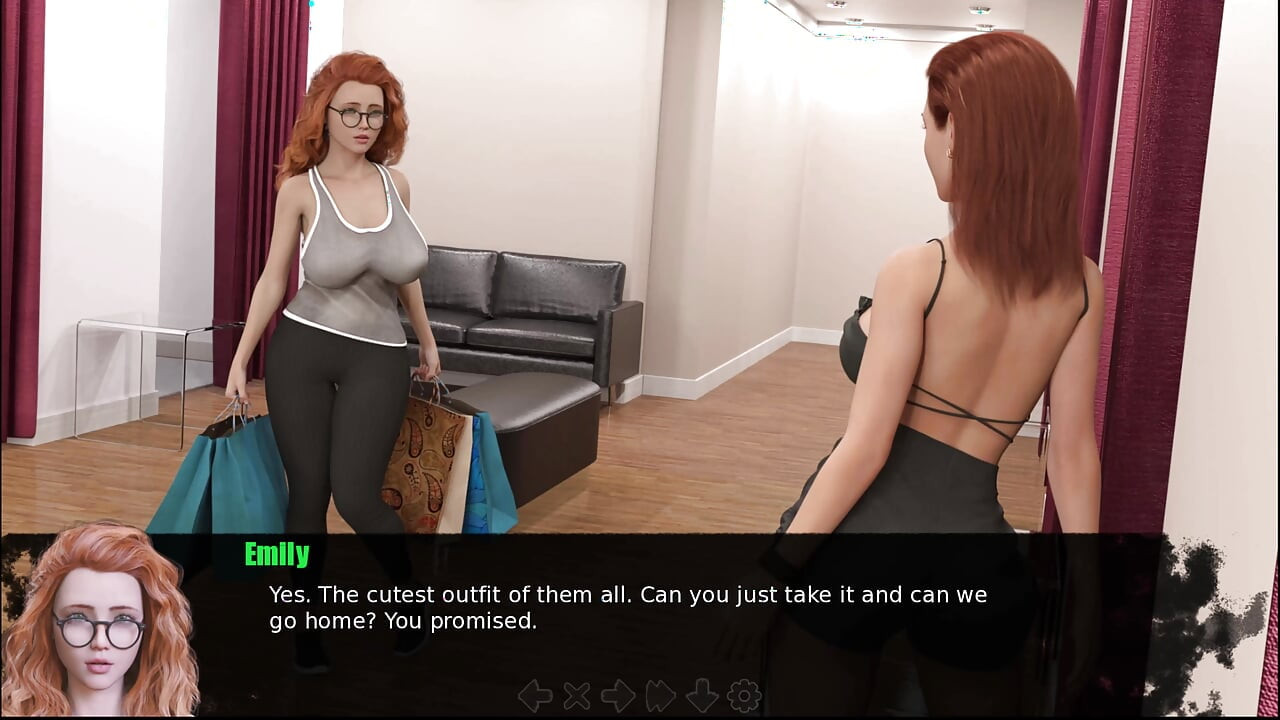Click the X icon in the quick menu
1280x720 pixels.
coord(577,696)
